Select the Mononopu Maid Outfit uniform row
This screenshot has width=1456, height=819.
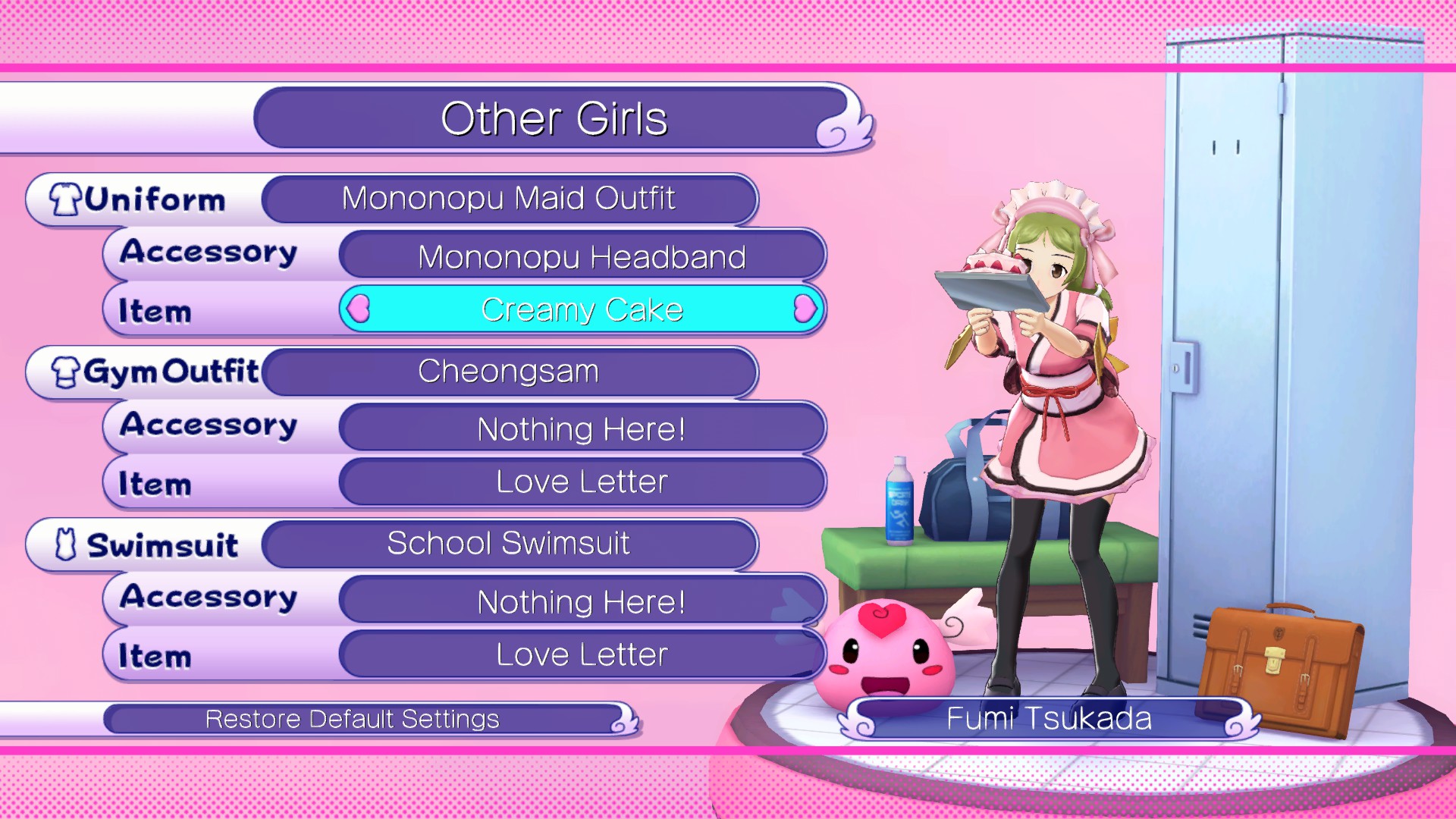point(508,199)
